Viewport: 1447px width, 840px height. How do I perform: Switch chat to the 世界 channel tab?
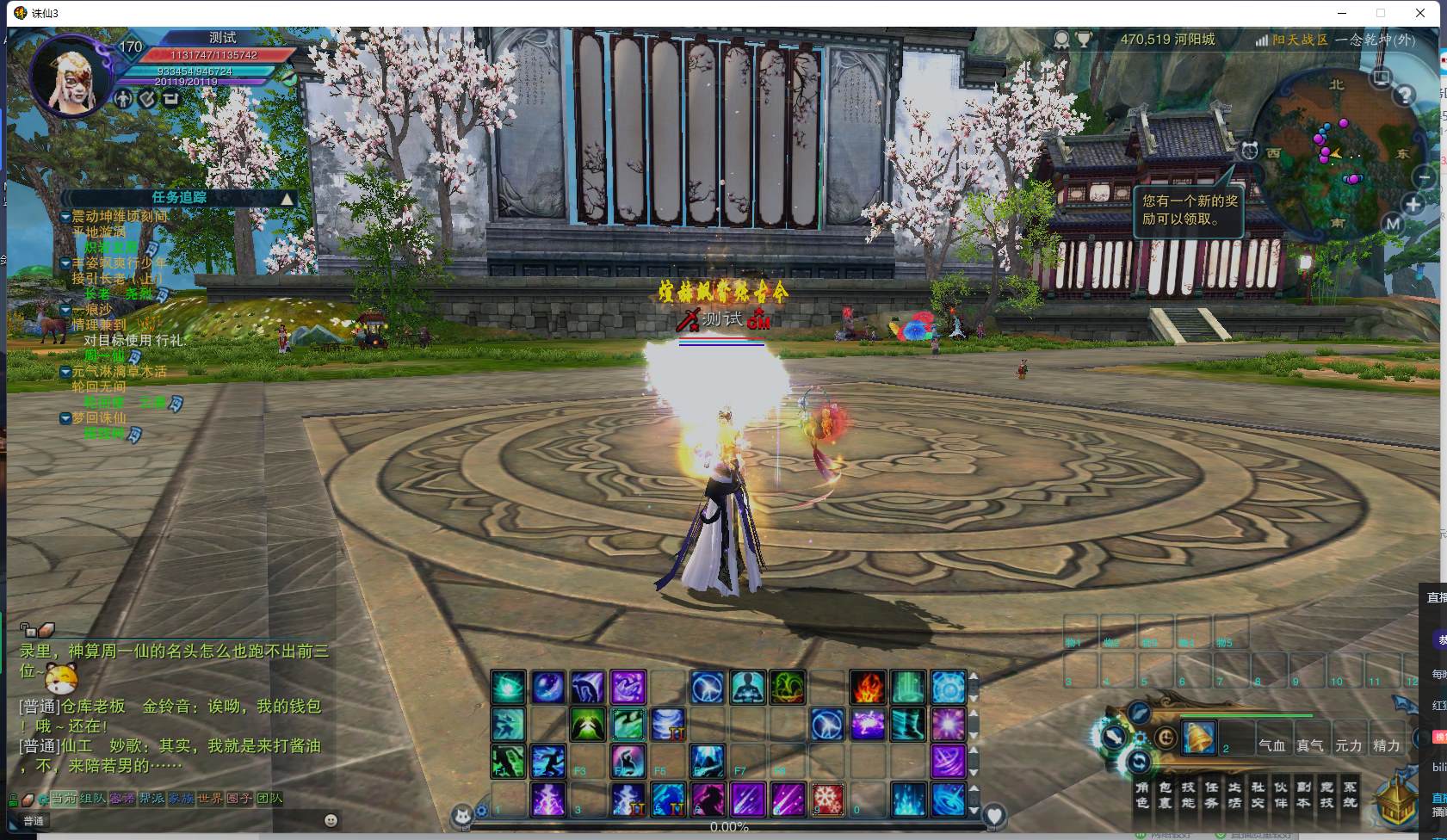point(210,799)
